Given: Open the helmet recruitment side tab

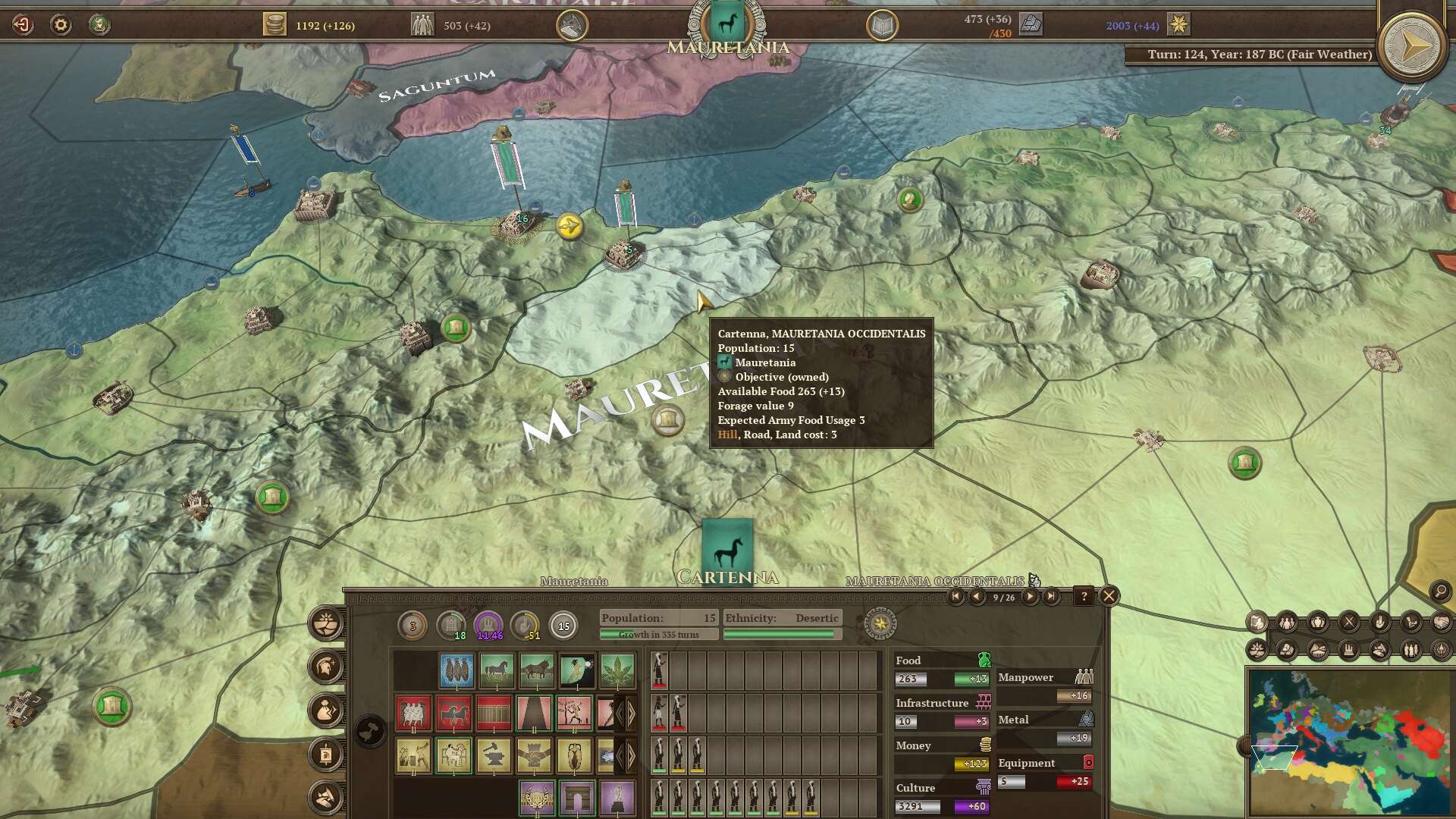Looking at the screenshot, I should pyautogui.click(x=327, y=667).
